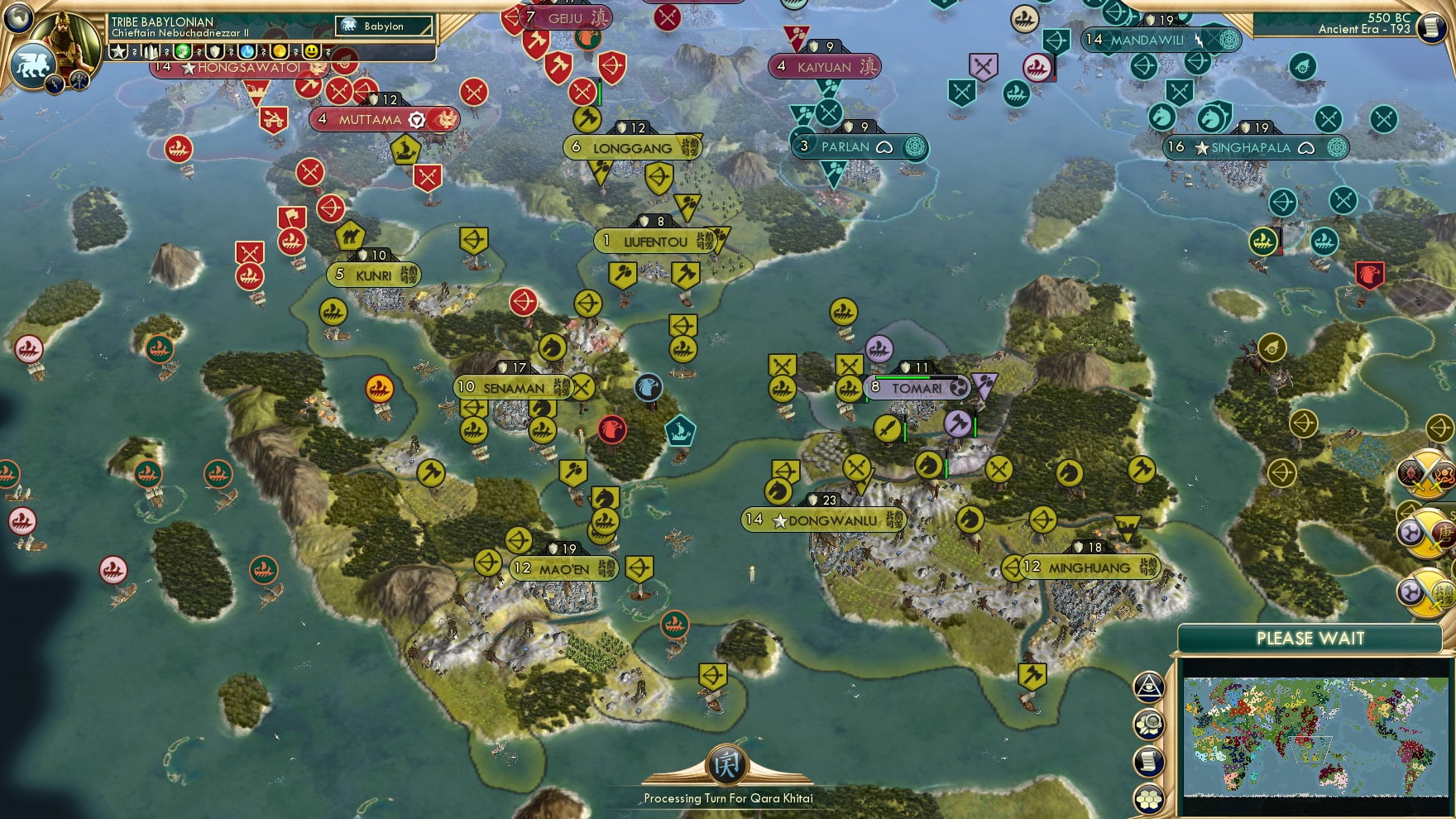The image size is (1456, 819).
Task: Toggle the globe view sphere in the top-left corner
Action: point(17,18)
